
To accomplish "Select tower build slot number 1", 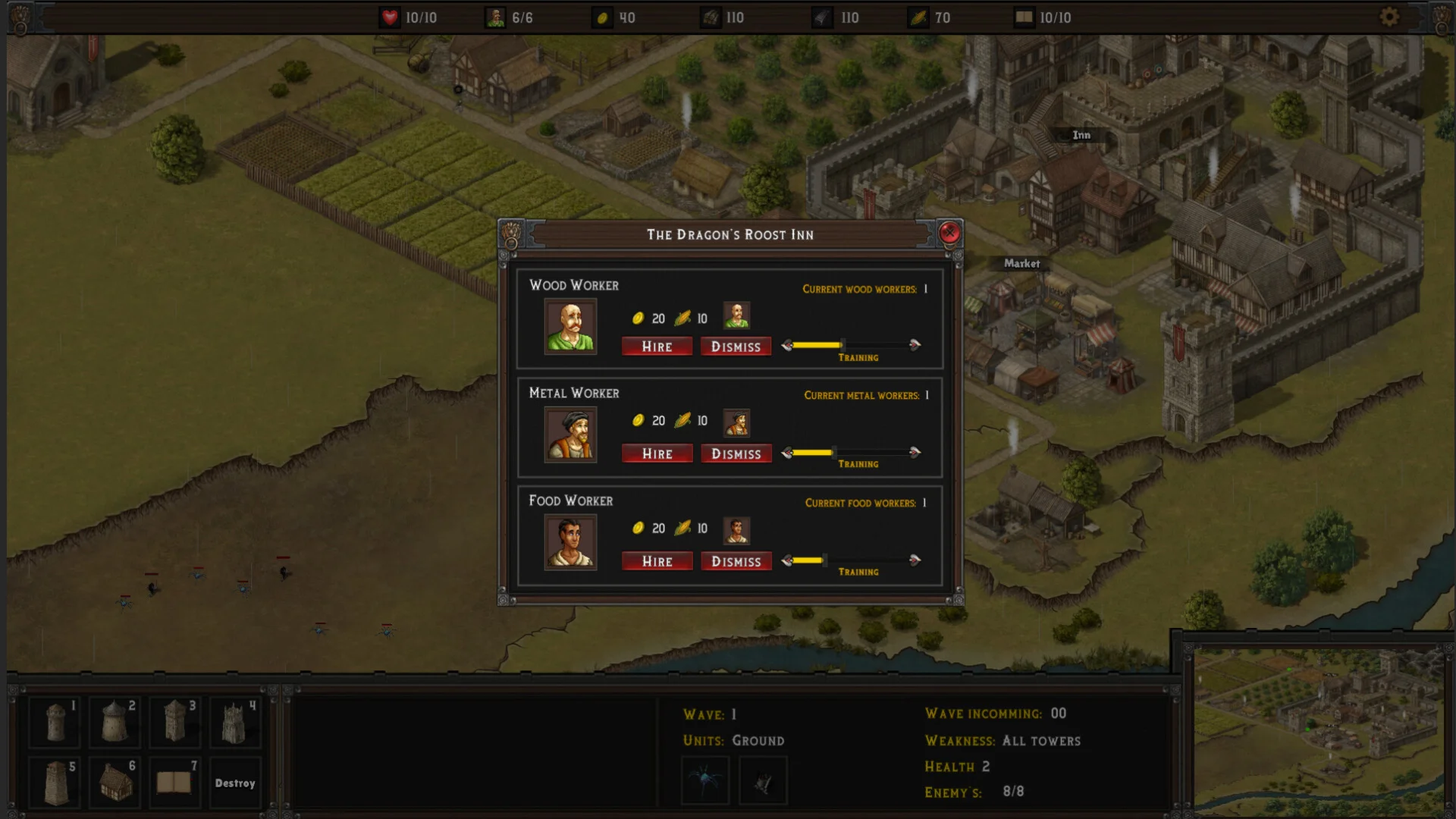I will click(55, 721).
